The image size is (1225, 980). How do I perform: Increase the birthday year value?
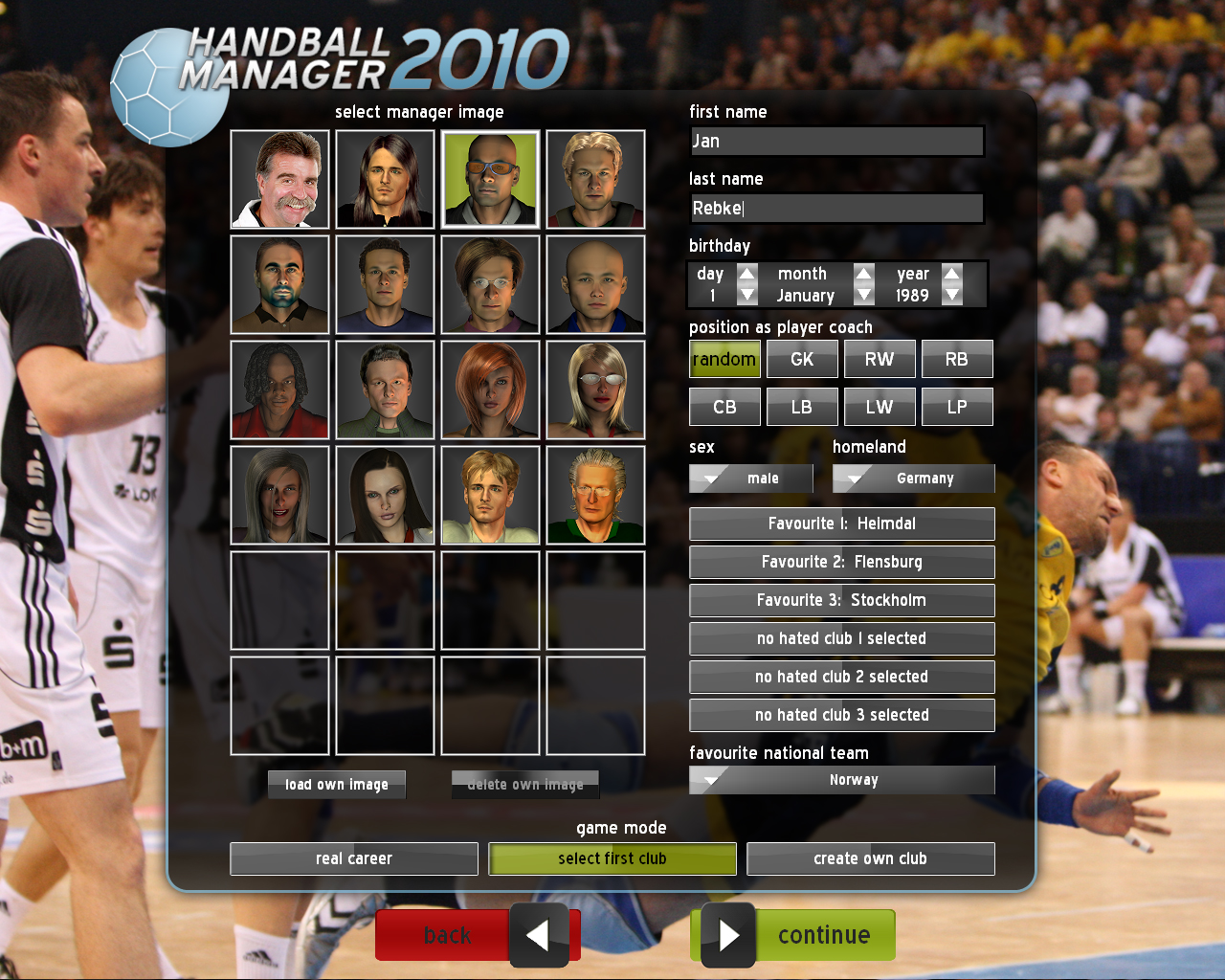952,274
